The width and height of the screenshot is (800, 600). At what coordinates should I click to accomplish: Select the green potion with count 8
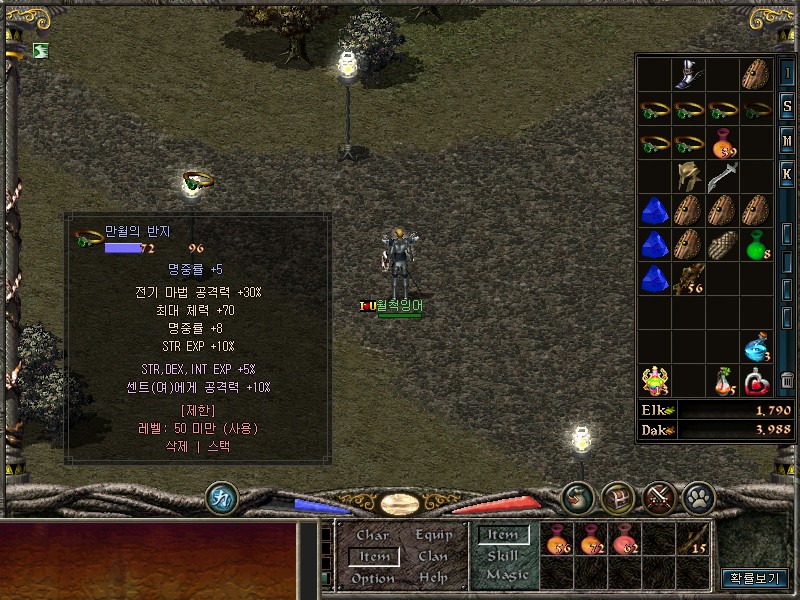[757, 245]
